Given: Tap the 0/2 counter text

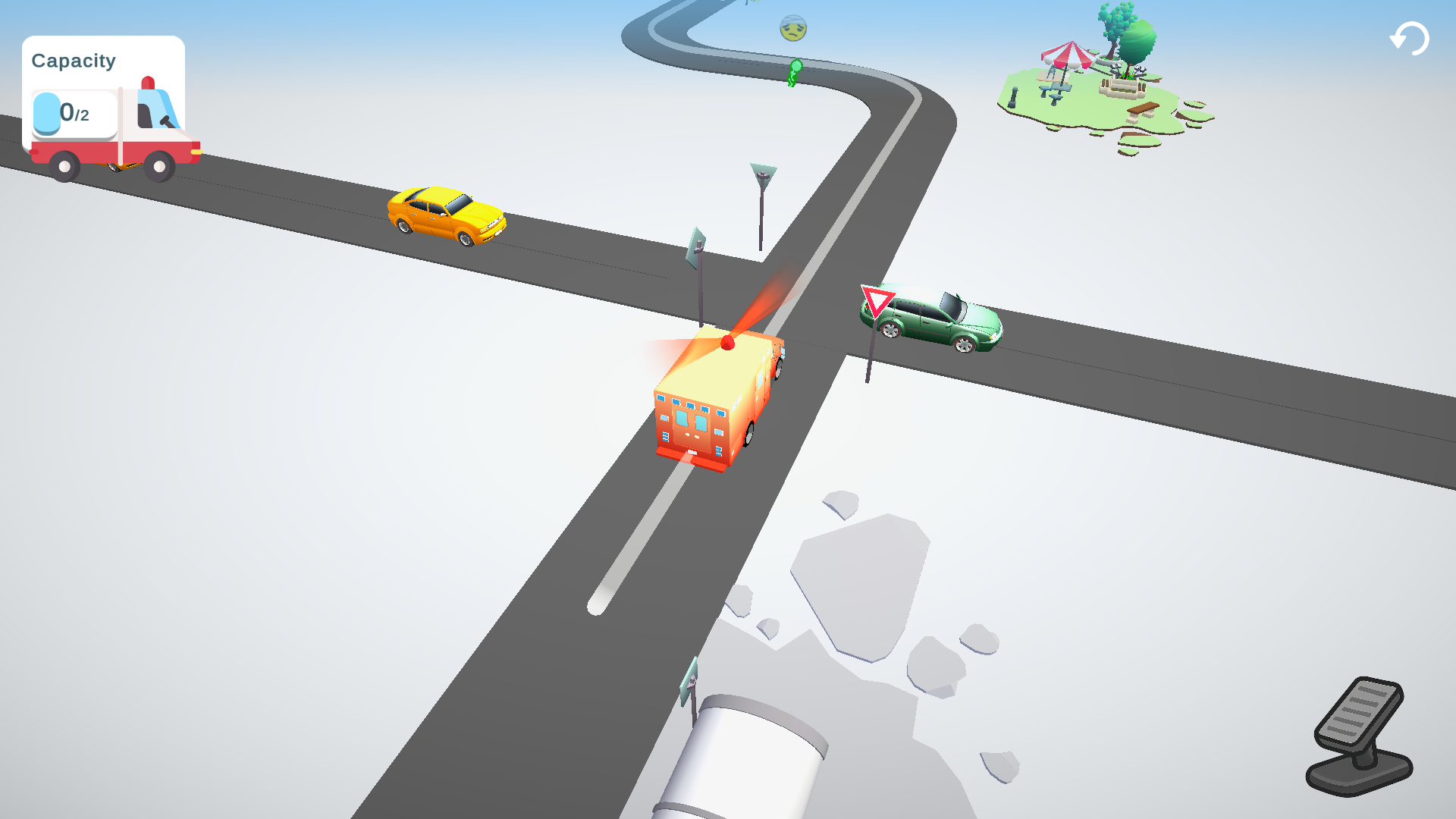Looking at the screenshot, I should click(76, 112).
